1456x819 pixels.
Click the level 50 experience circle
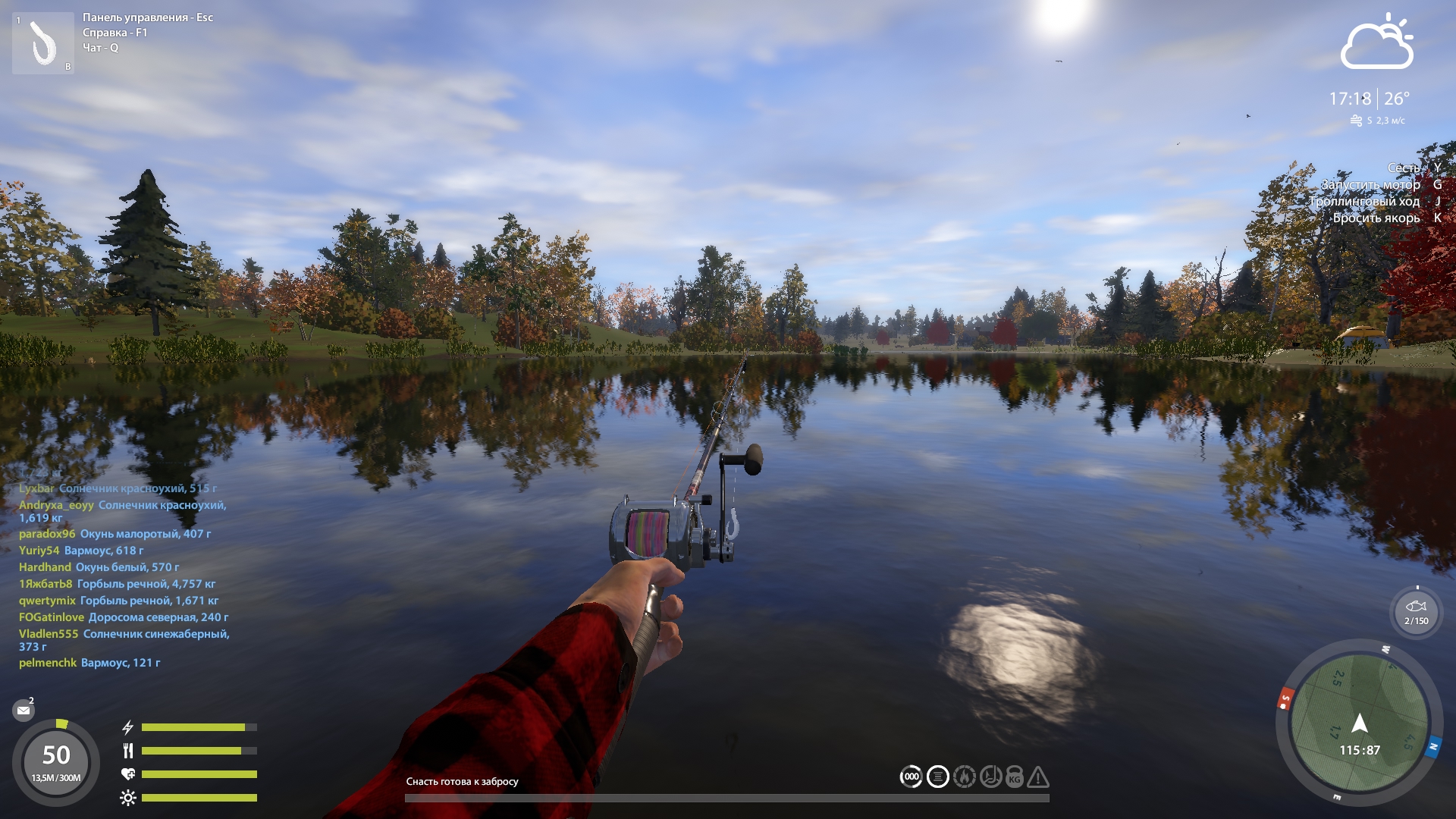pyautogui.click(x=56, y=761)
